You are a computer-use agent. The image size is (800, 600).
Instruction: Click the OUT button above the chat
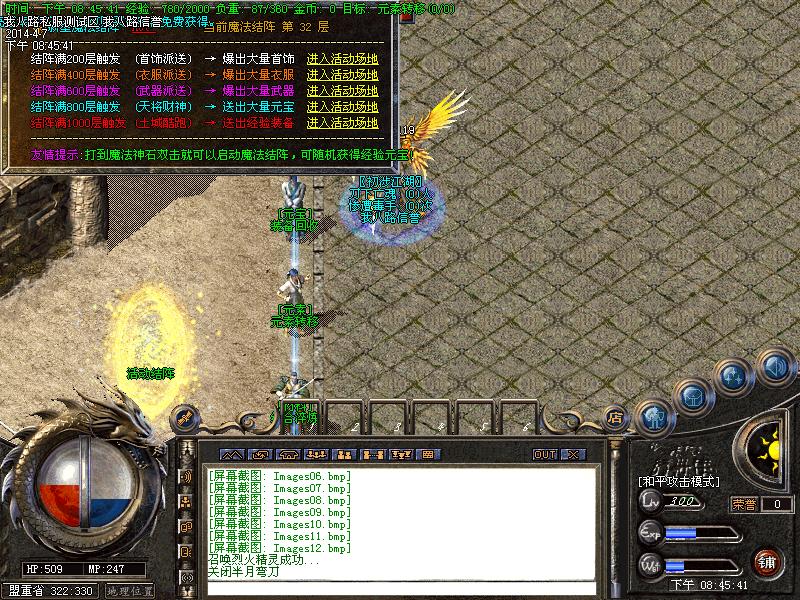pyautogui.click(x=545, y=454)
